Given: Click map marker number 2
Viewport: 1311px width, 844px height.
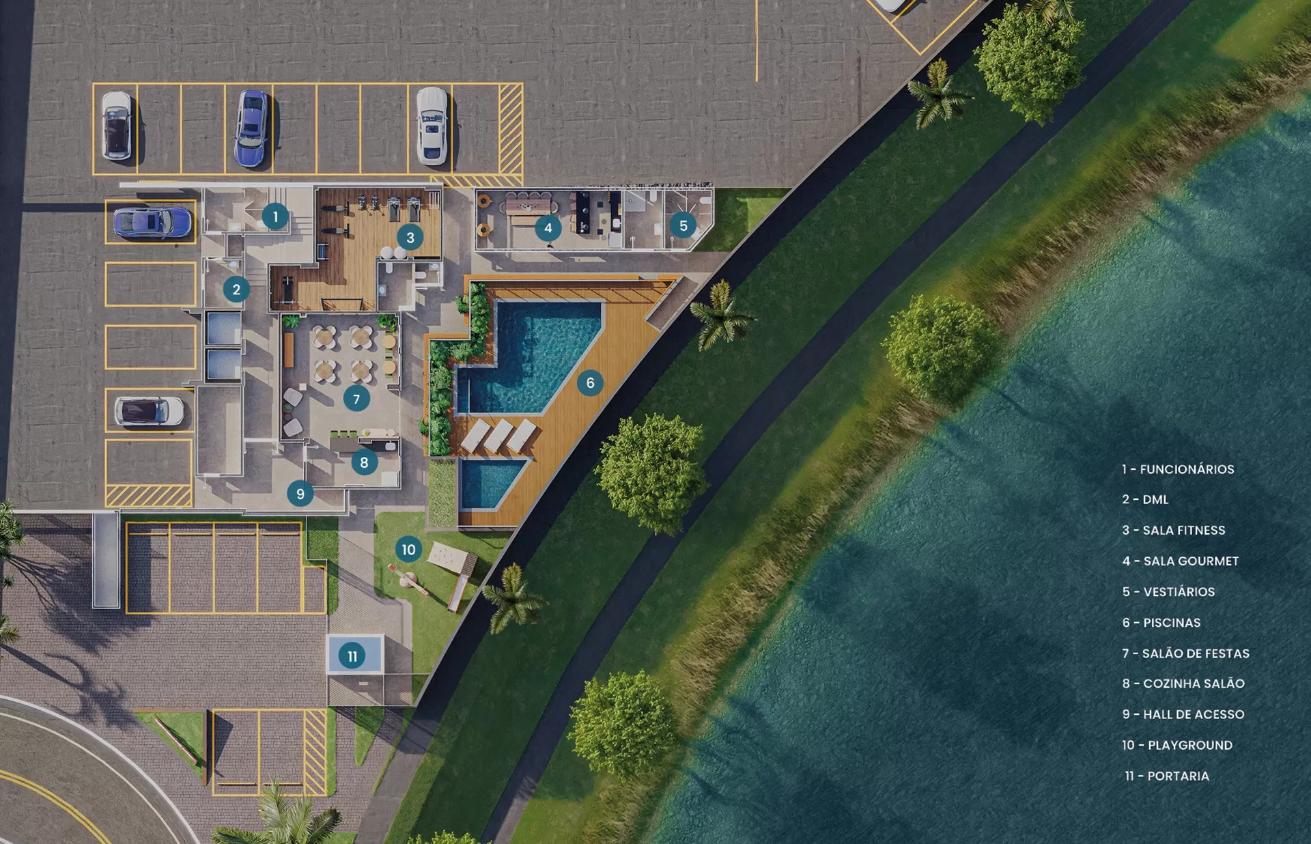Looking at the screenshot, I should tap(236, 290).
